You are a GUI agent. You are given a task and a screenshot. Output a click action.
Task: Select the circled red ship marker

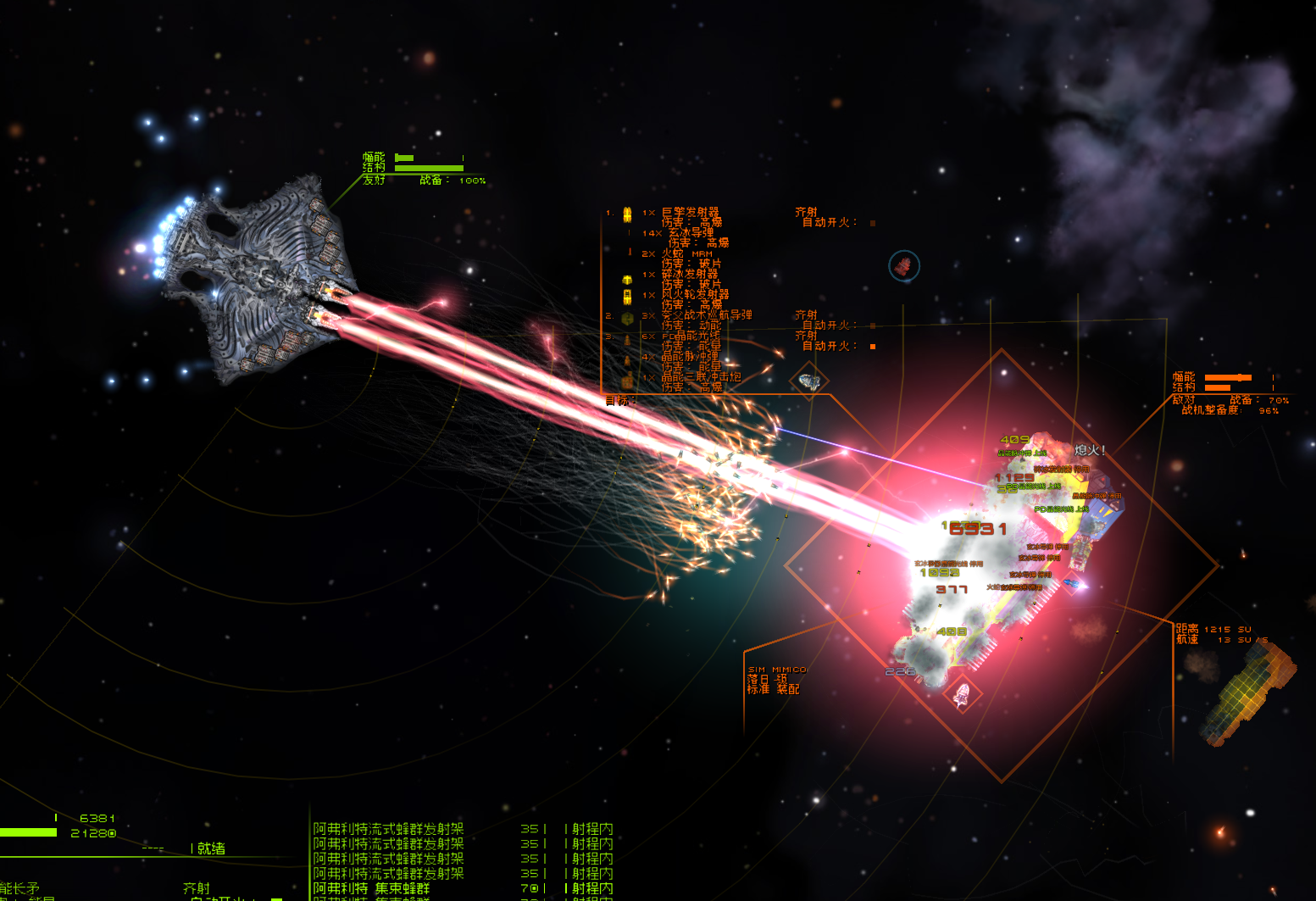(x=904, y=266)
